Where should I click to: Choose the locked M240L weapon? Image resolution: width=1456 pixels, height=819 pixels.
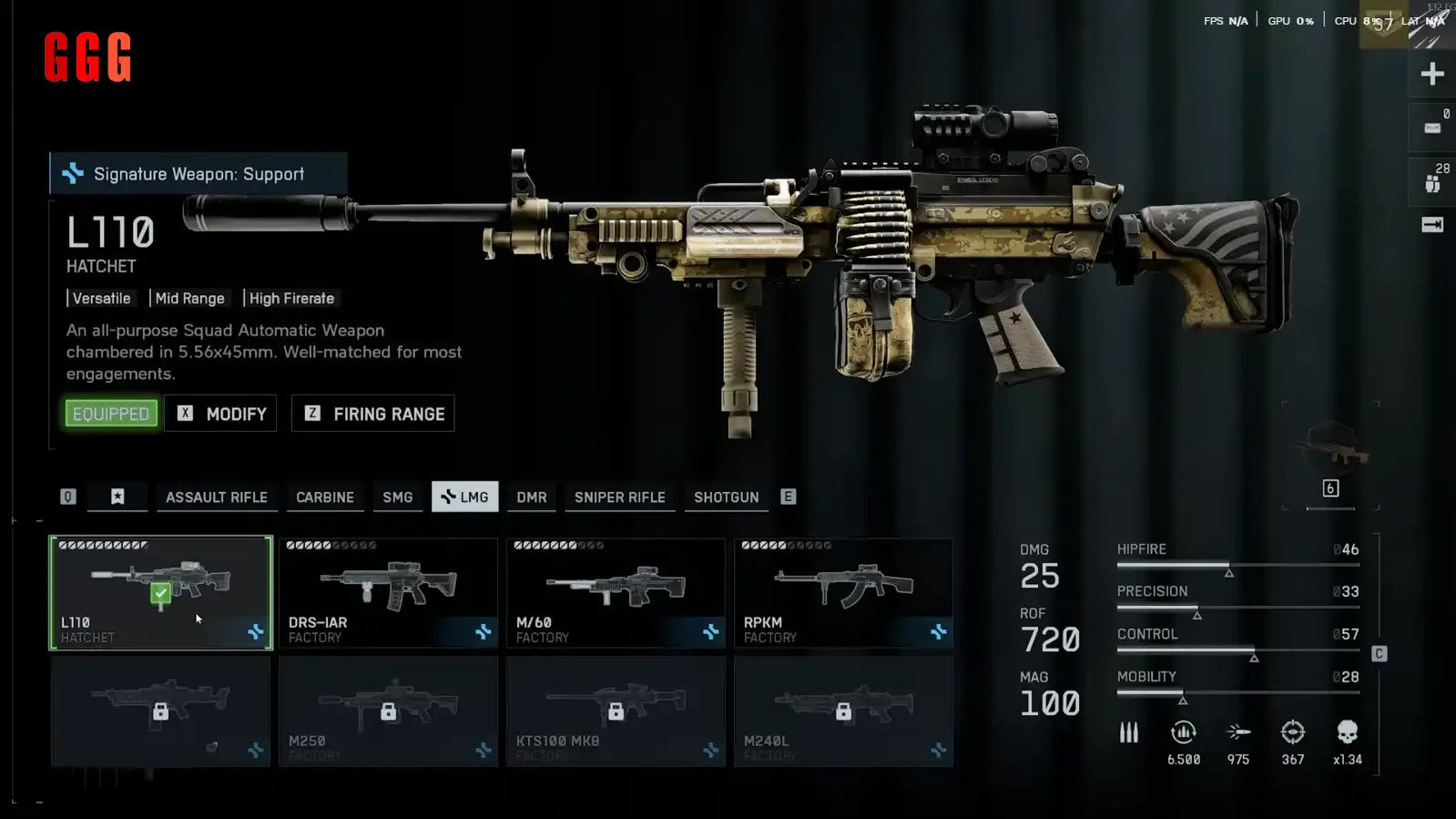(x=843, y=712)
